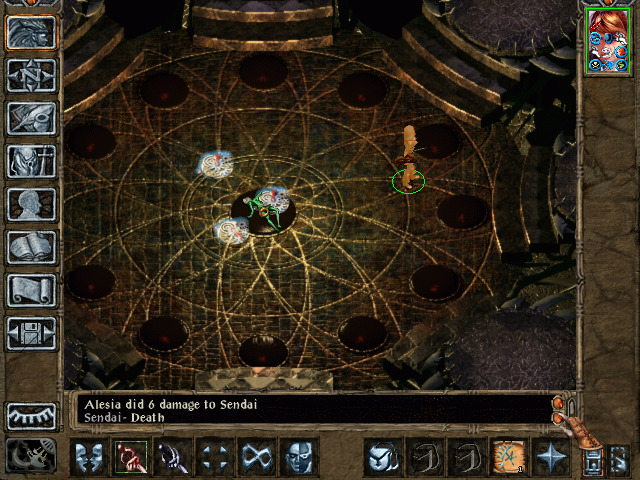This screenshot has height=480, width=640.
Task: Rest the party with the closed eye button
Action: tap(32, 415)
